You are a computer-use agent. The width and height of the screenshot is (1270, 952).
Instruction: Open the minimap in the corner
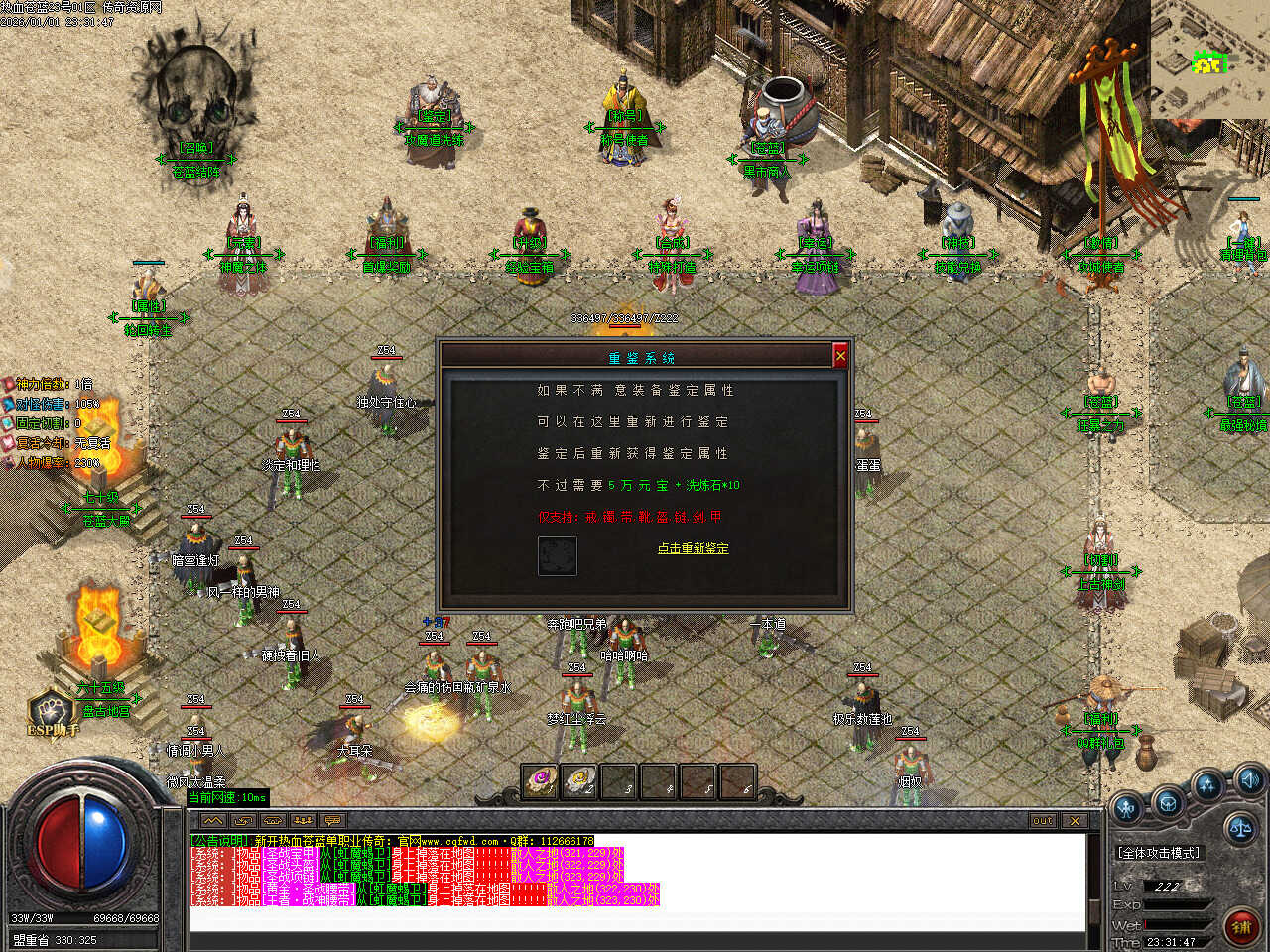click(1209, 59)
